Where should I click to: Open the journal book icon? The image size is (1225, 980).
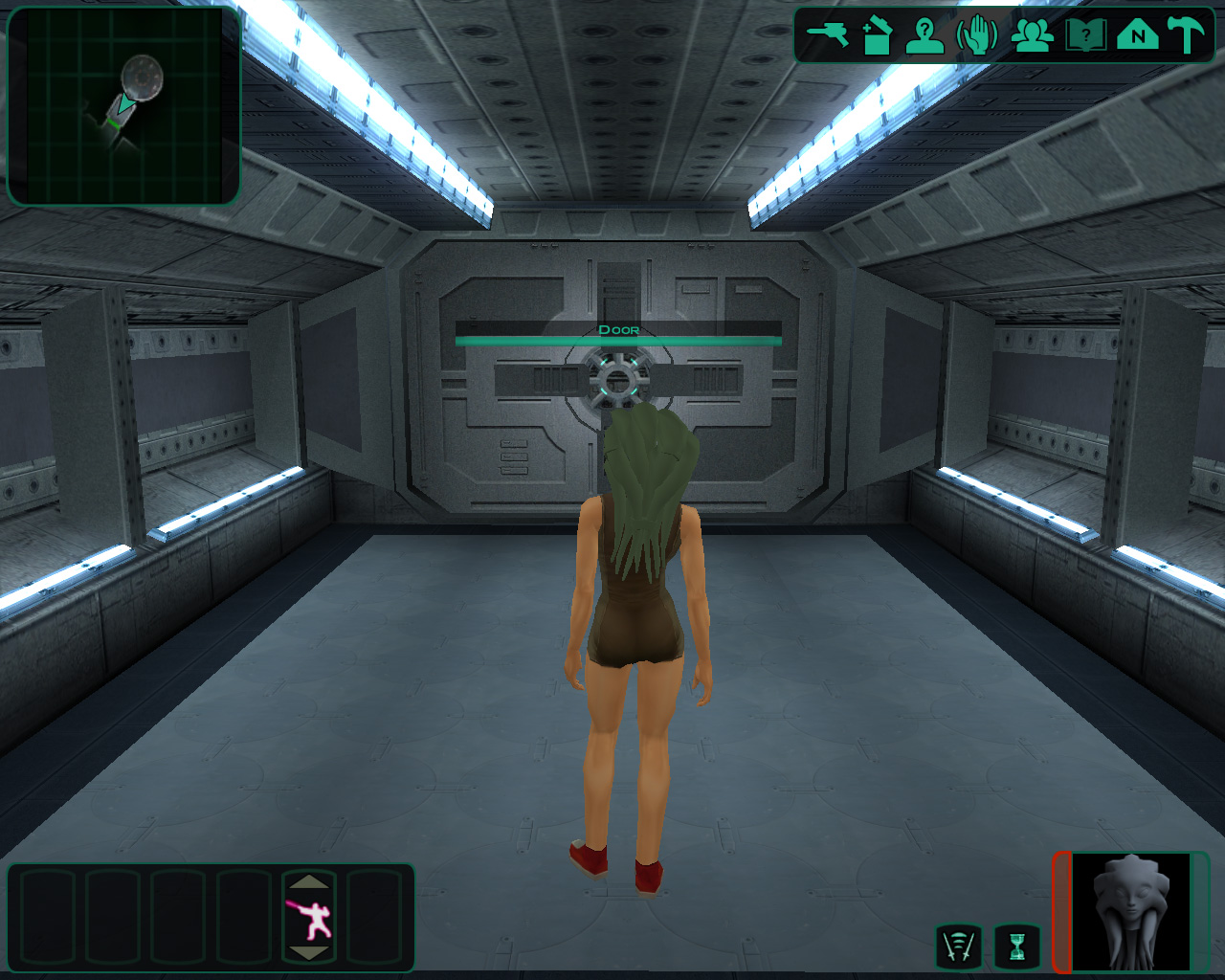click(x=1085, y=35)
